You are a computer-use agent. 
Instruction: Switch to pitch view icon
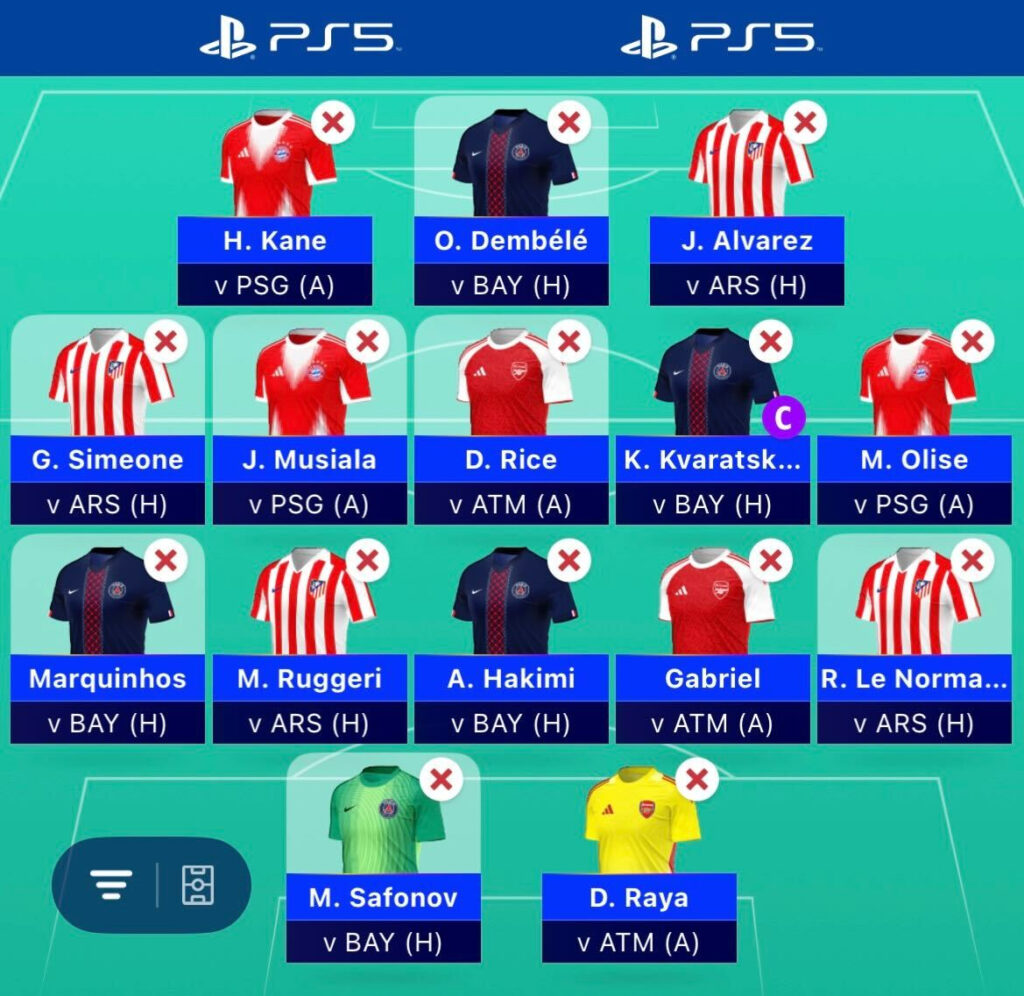[x=197, y=885]
